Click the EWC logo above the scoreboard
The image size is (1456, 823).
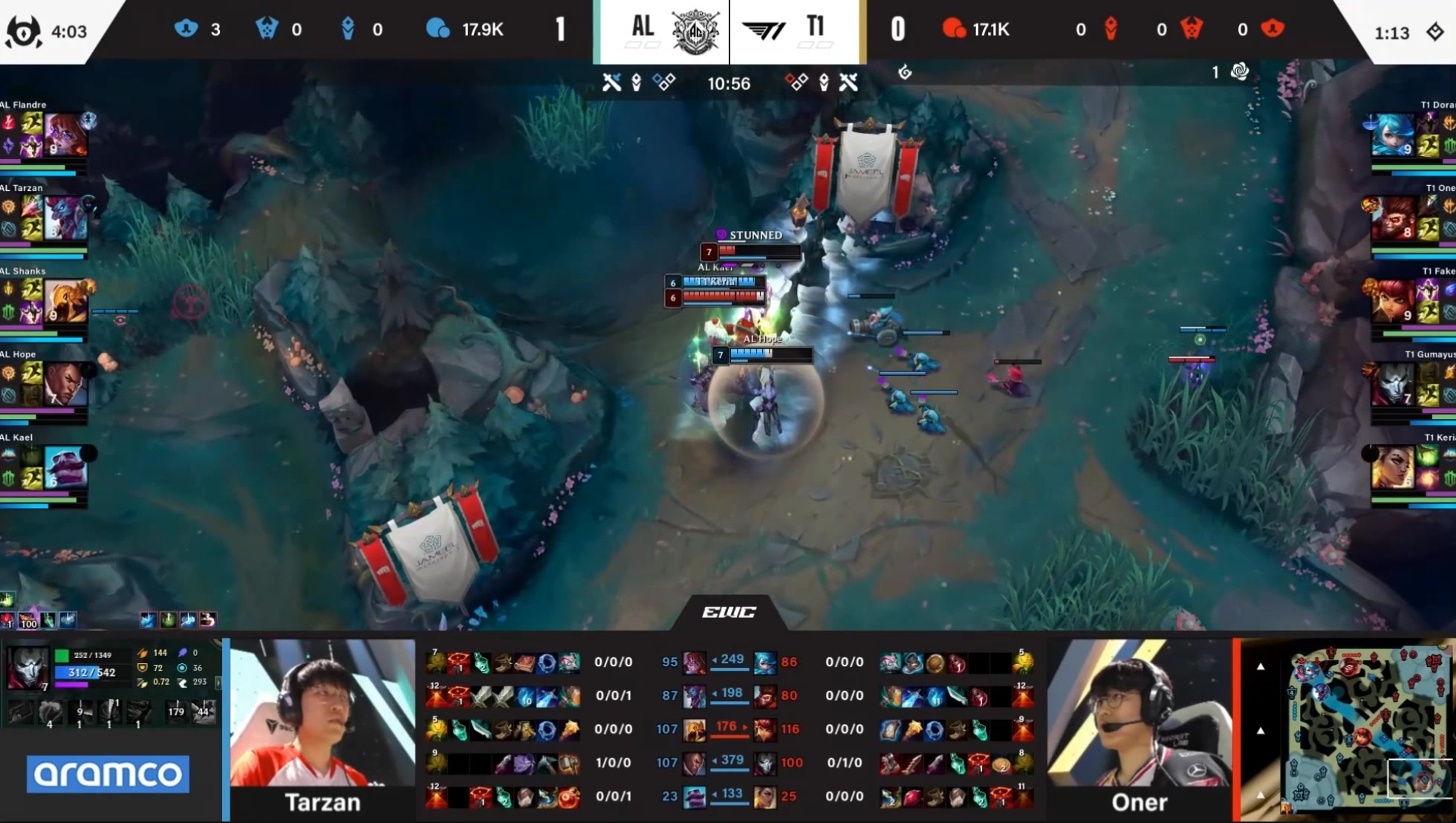pyautogui.click(x=729, y=612)
